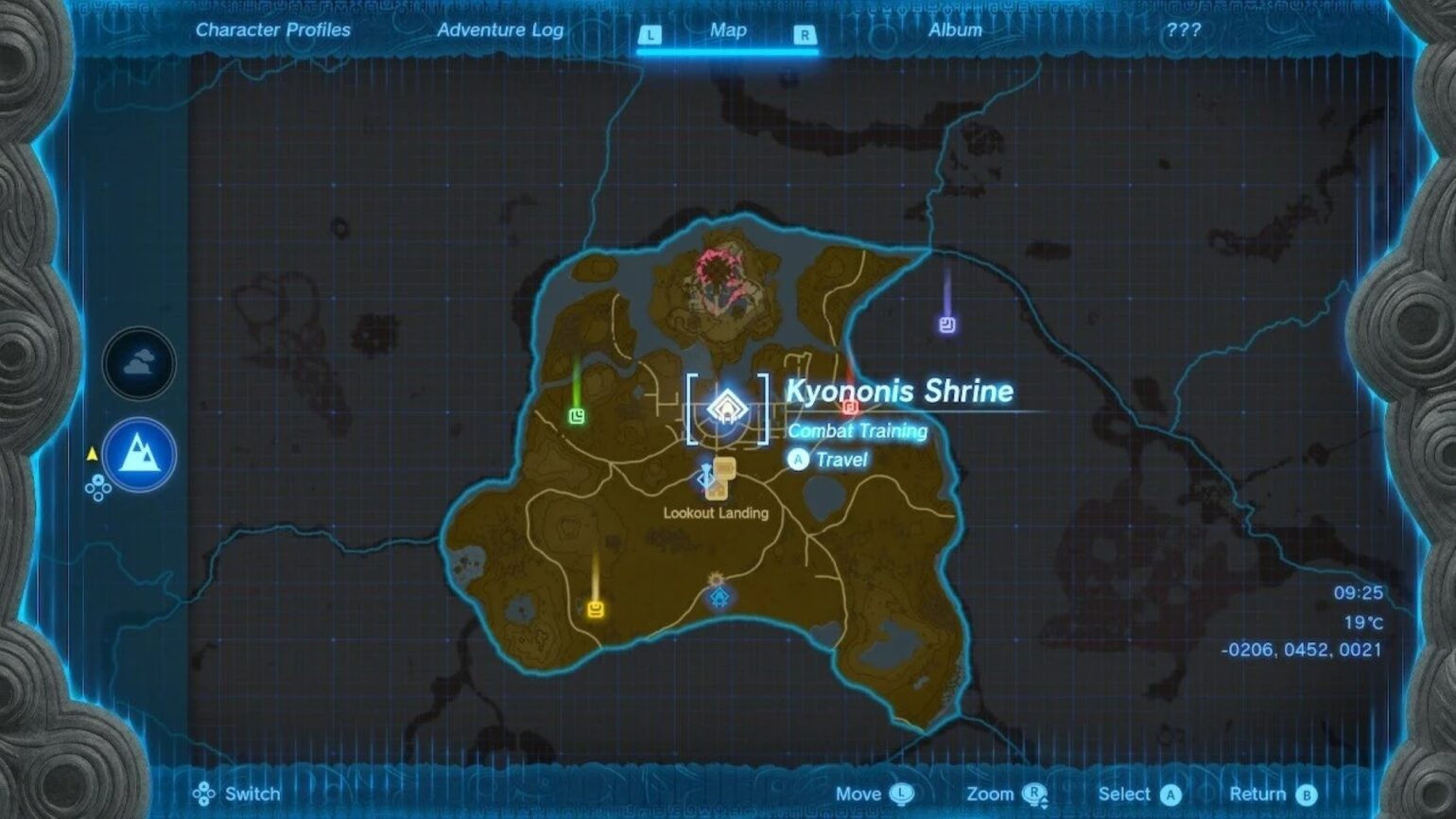Open the Character Profiles tab
1456x819 pixels.
point(273,29)
